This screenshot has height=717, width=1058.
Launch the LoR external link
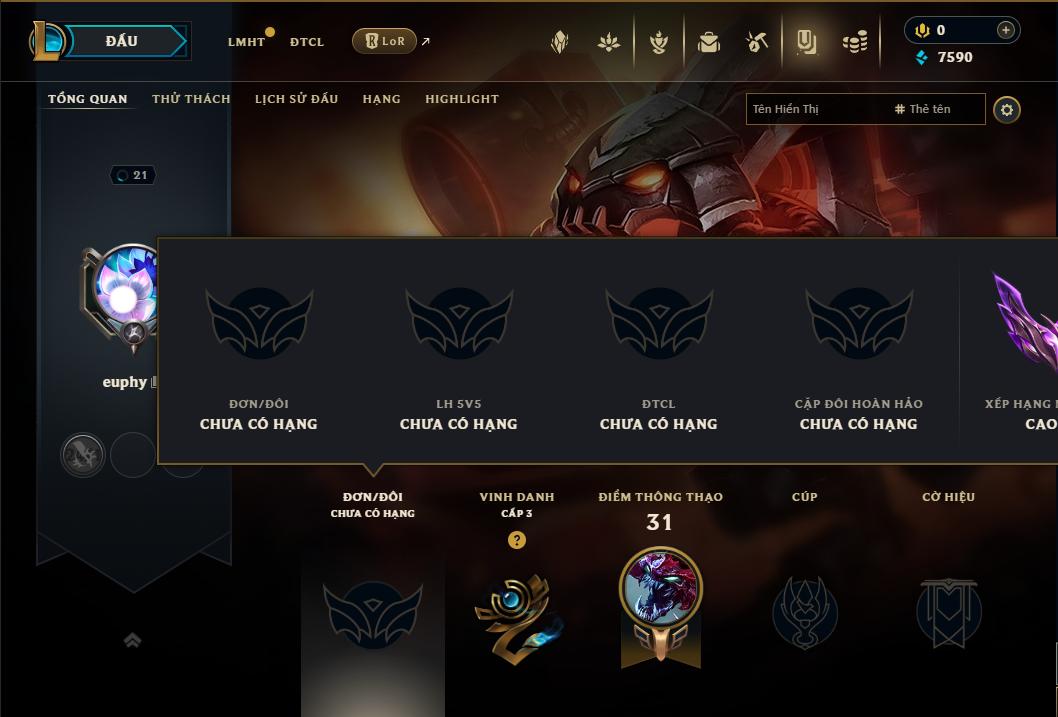click(385, 41)
